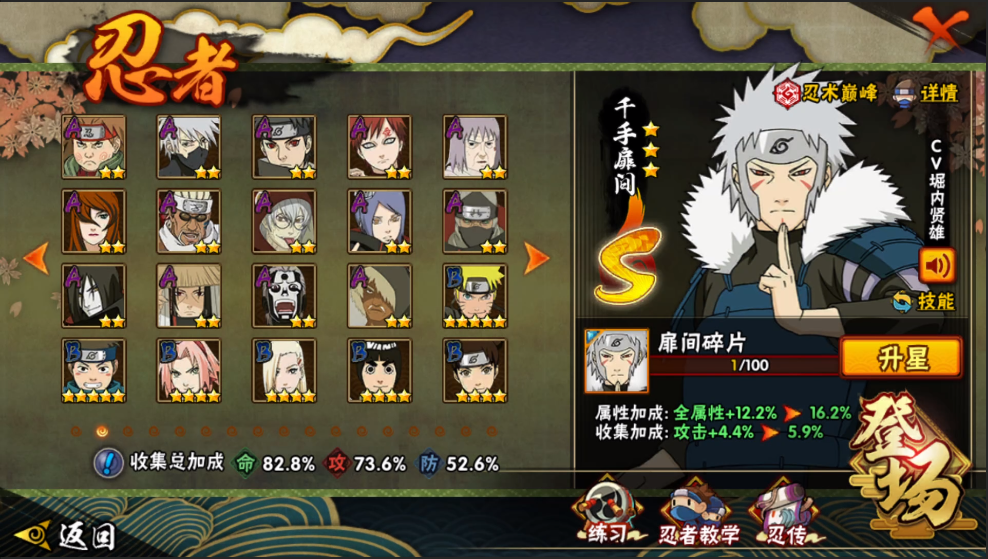Play the voice with the speaker icon
988x559 pixels.
pyautogui.click(x=937, y=265)
